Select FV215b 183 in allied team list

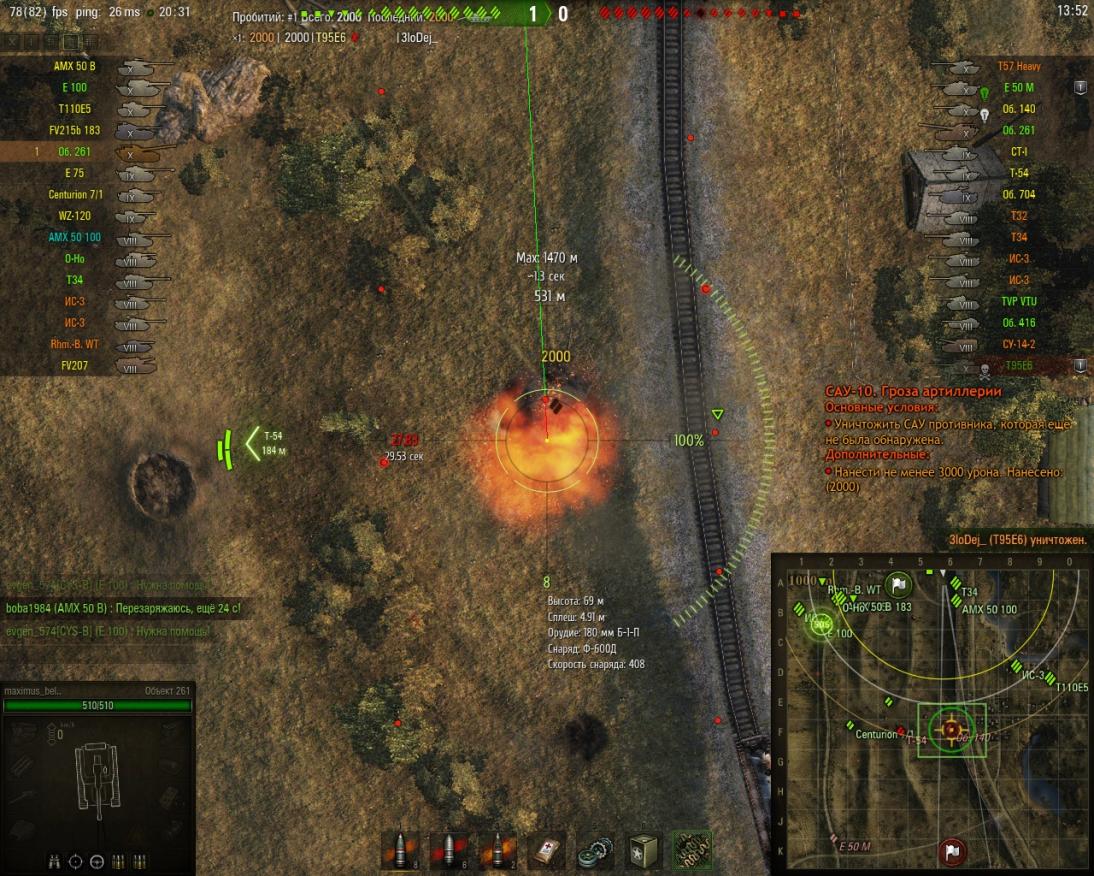click(76, 130)
